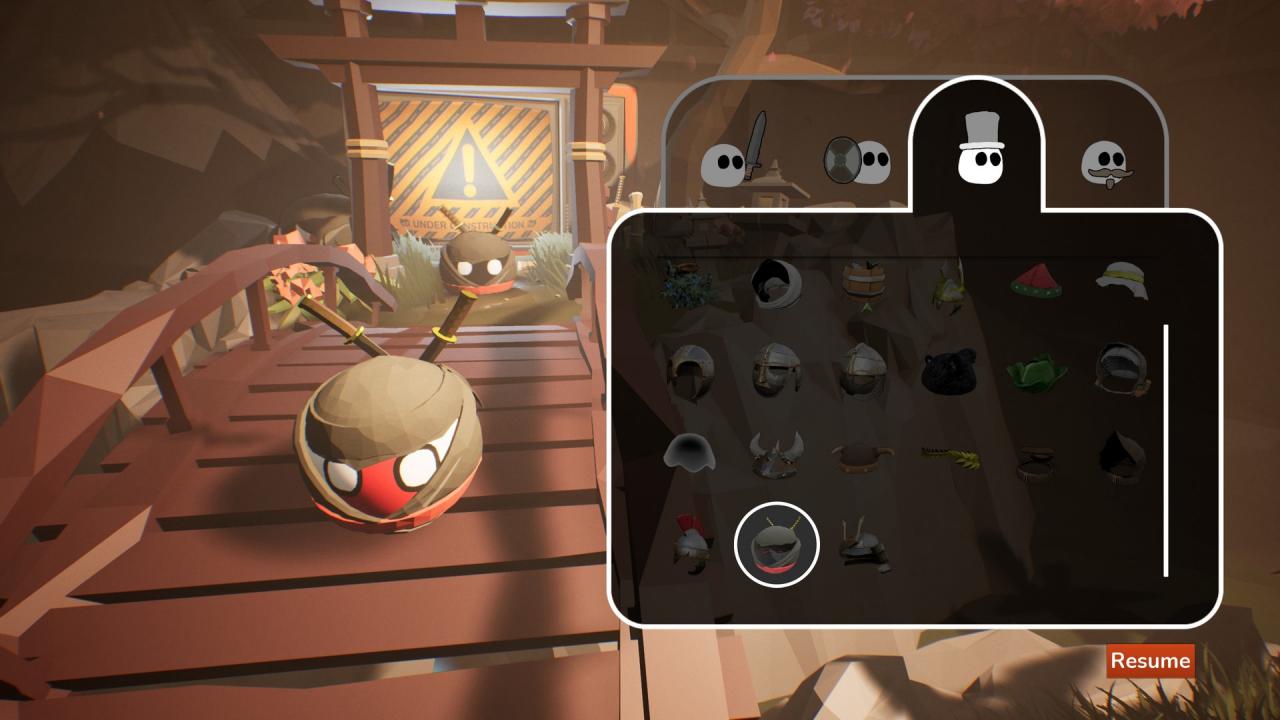
Task: Select the samurai helmet
Action: pyautogui.click(x=863, y=545)
